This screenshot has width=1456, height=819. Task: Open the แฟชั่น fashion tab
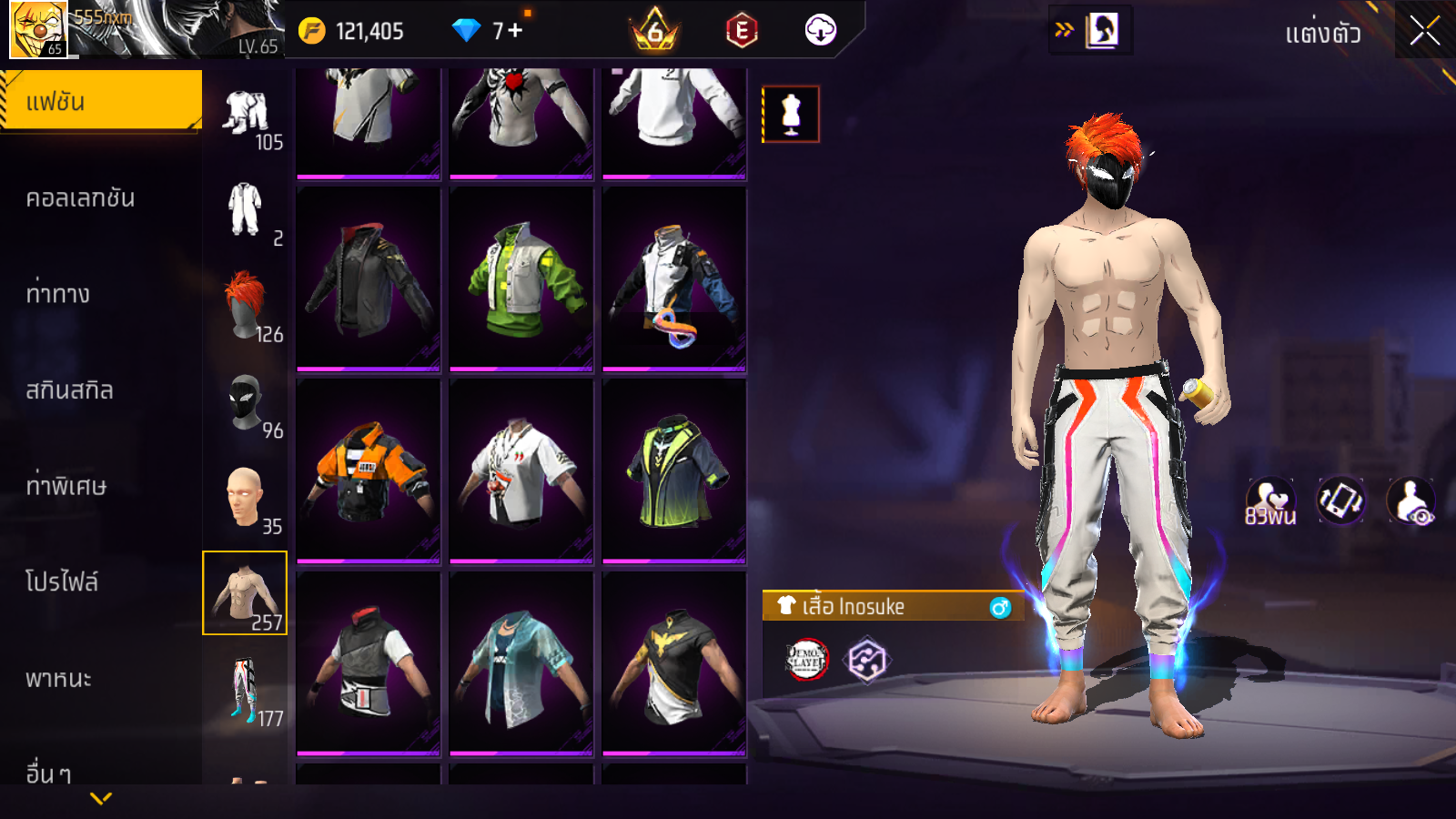point(101,102)
